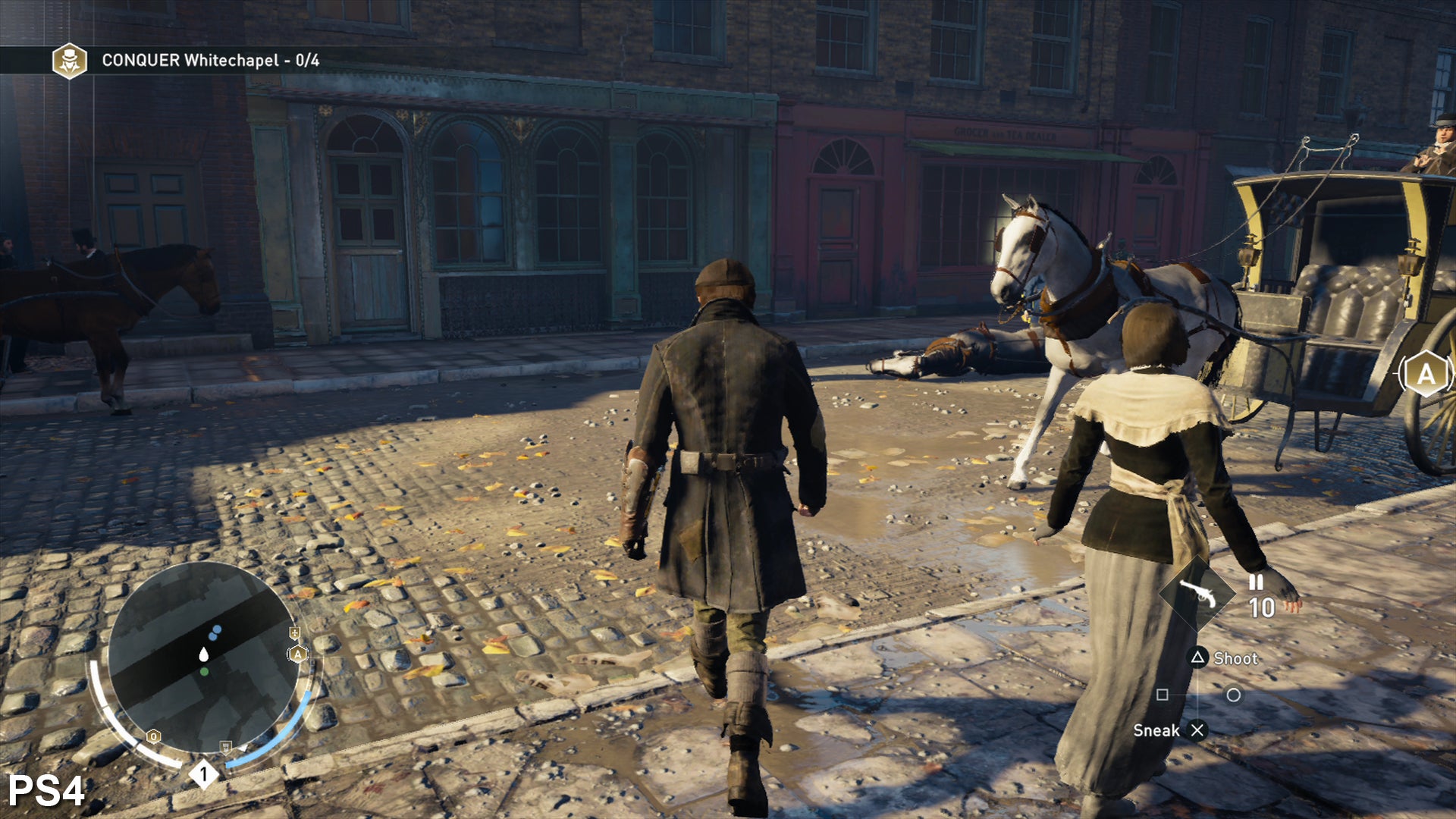The image size is (1456, 819).
Task: Click the player droplet marker on minimap
Action: 203,654
